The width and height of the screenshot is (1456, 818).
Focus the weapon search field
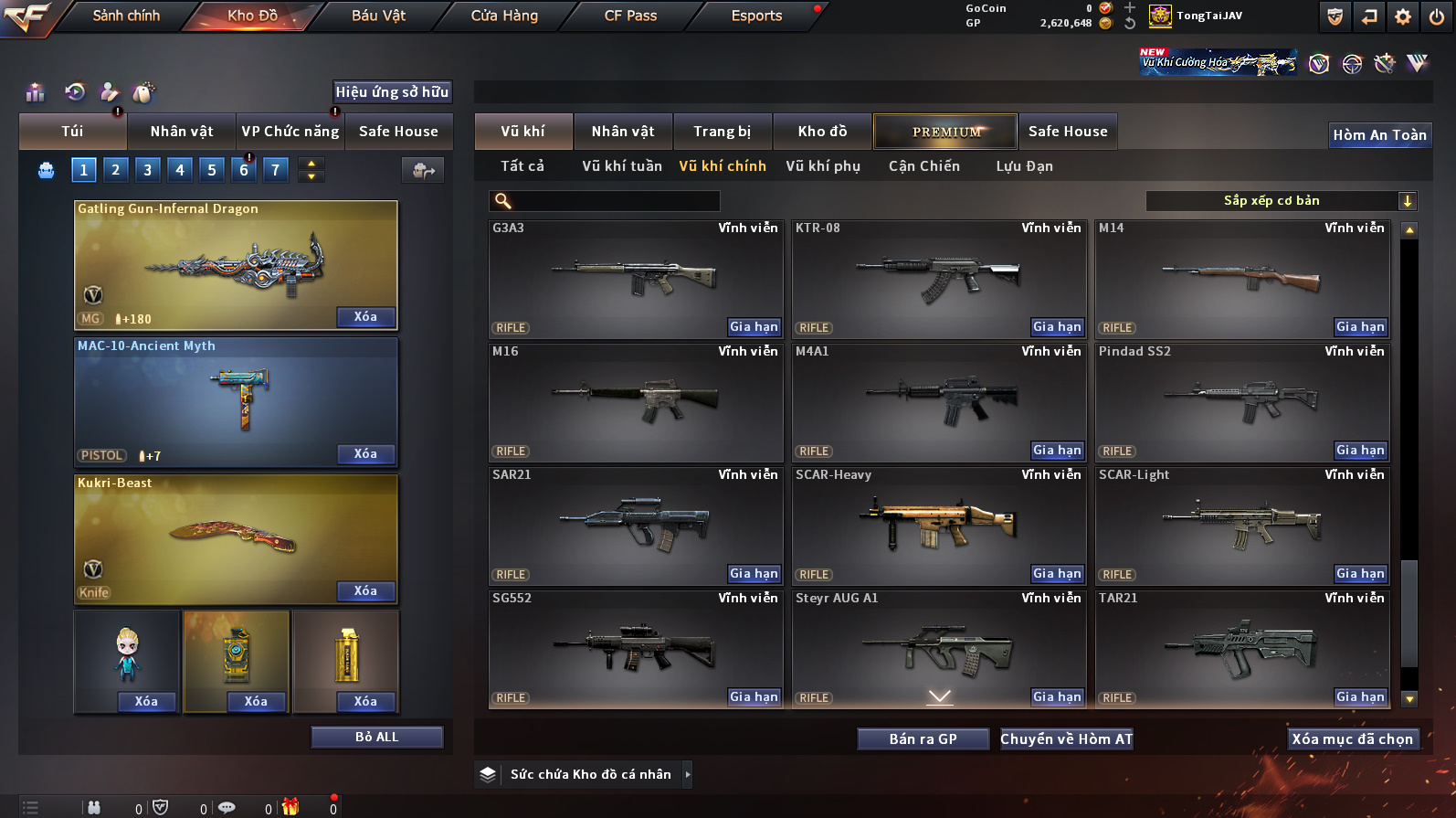(614, 201)
